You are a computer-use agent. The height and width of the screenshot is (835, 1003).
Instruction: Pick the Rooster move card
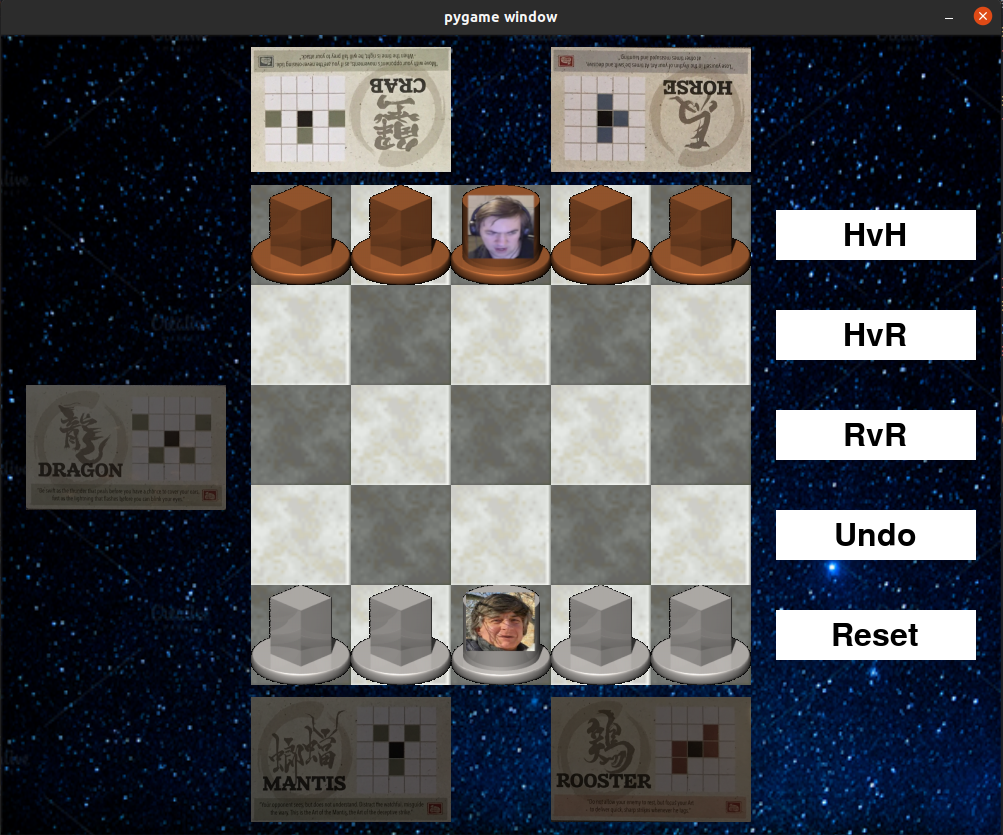point(650,759)
